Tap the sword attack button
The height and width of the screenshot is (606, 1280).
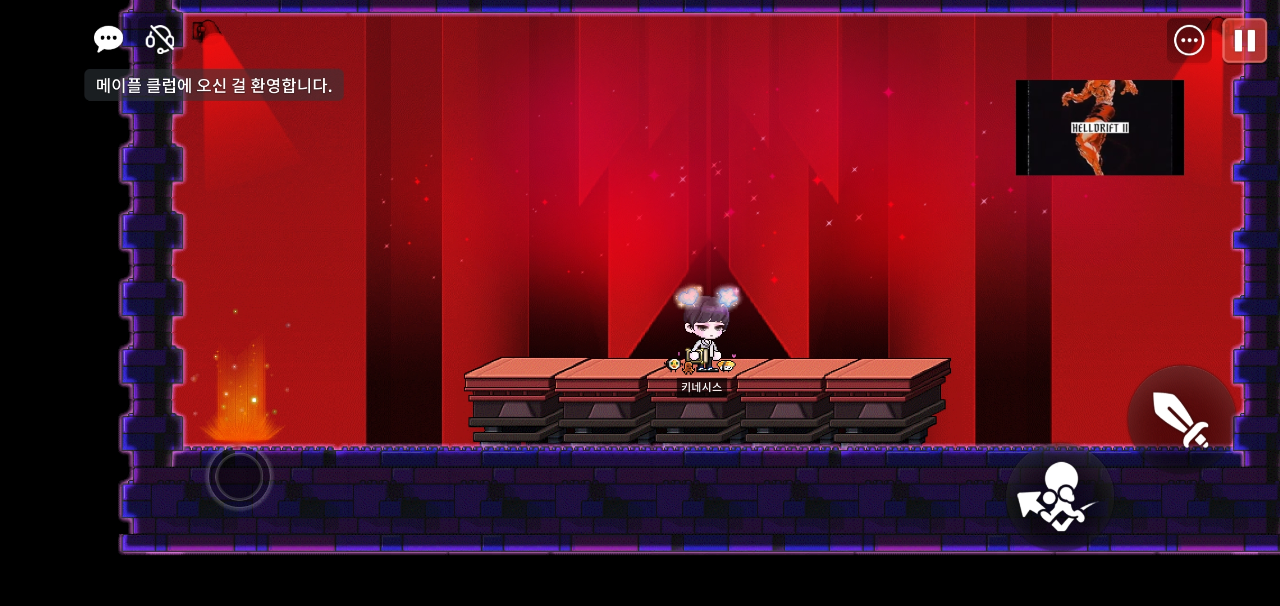pyautogui.click(x=1181, y=419)
